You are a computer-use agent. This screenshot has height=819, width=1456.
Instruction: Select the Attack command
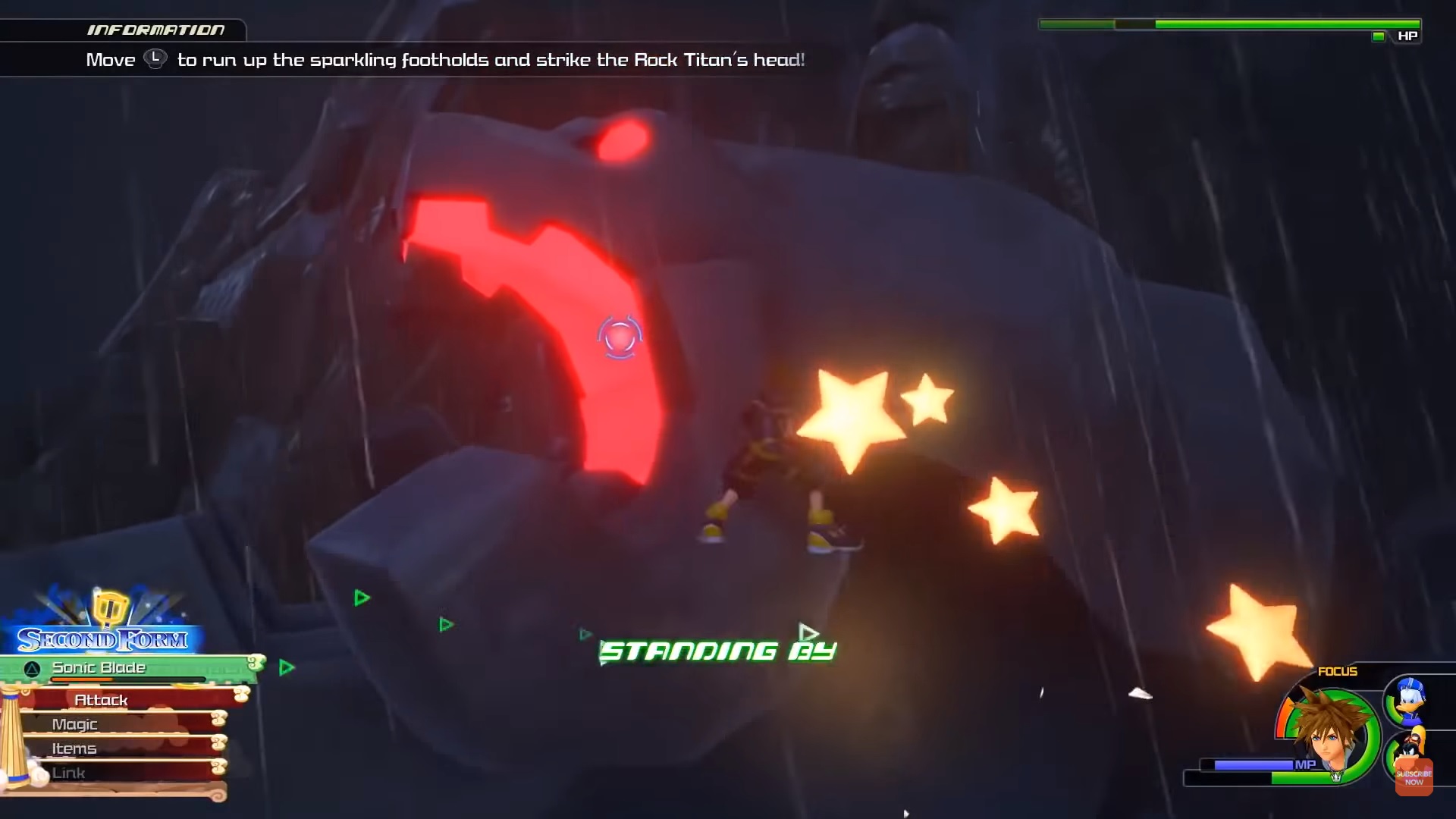(102, 699)
